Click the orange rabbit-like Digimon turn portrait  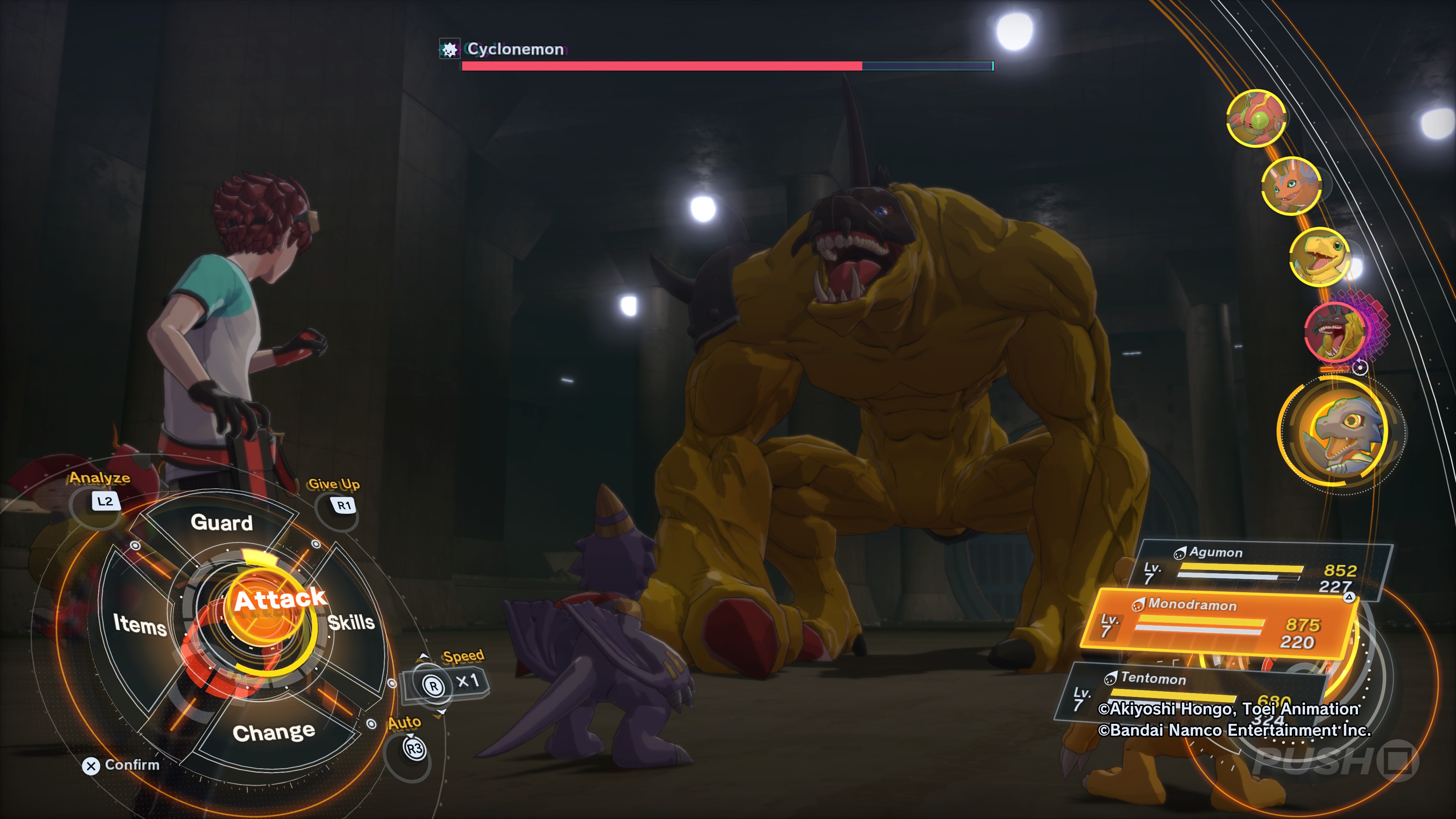pyautogui.click(x=1291, y=186)
